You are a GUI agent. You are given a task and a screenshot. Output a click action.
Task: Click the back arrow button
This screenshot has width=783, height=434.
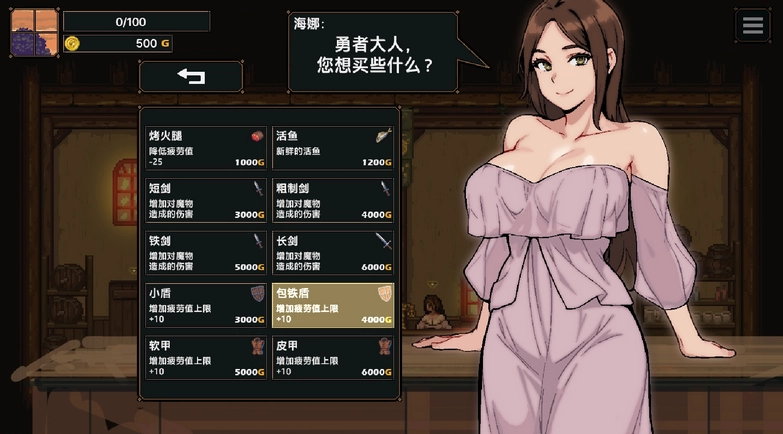pyautogui.click(x=191, y=76)
